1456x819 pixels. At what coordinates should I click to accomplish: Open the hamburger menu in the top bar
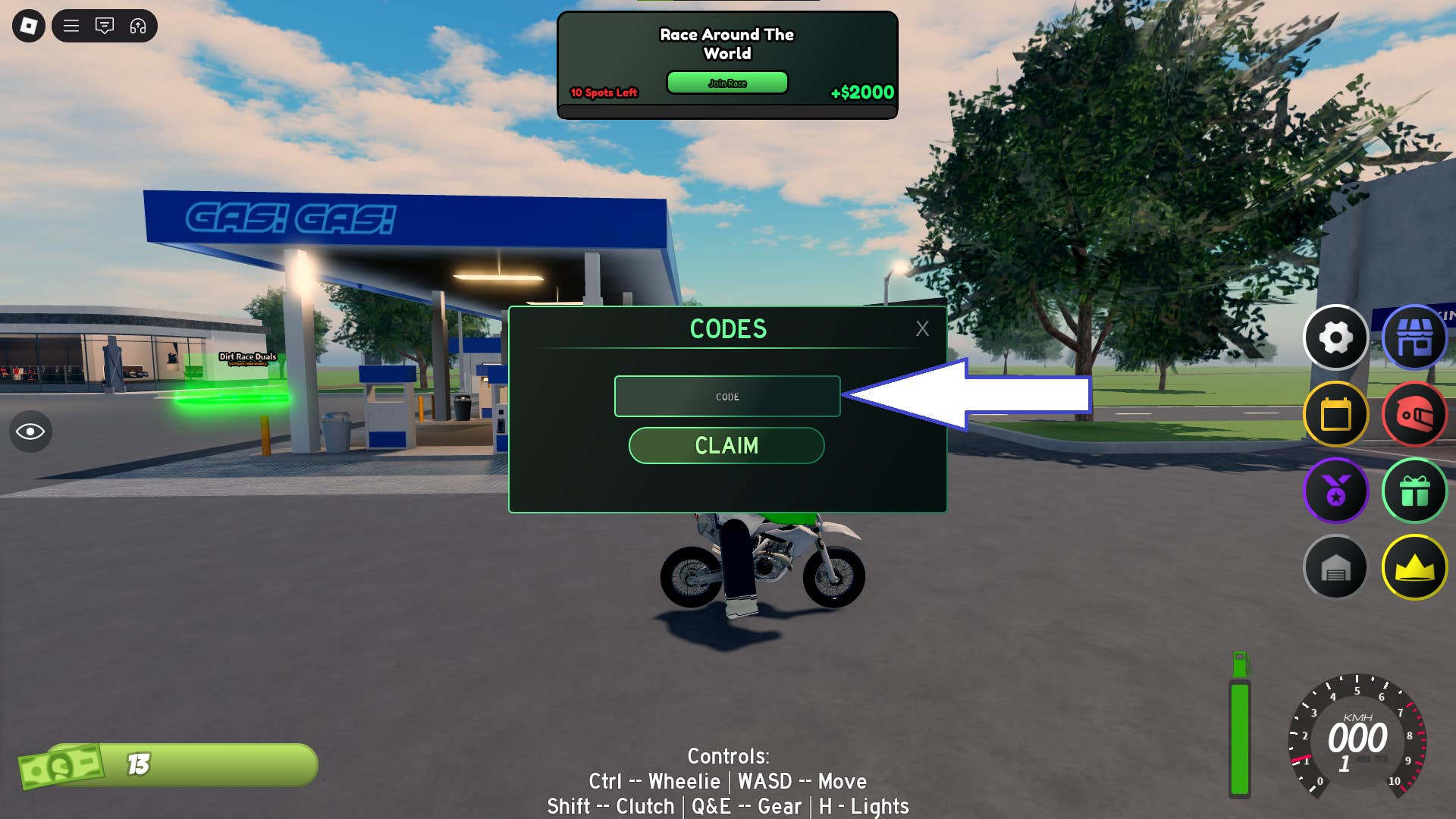pos(71,26)
